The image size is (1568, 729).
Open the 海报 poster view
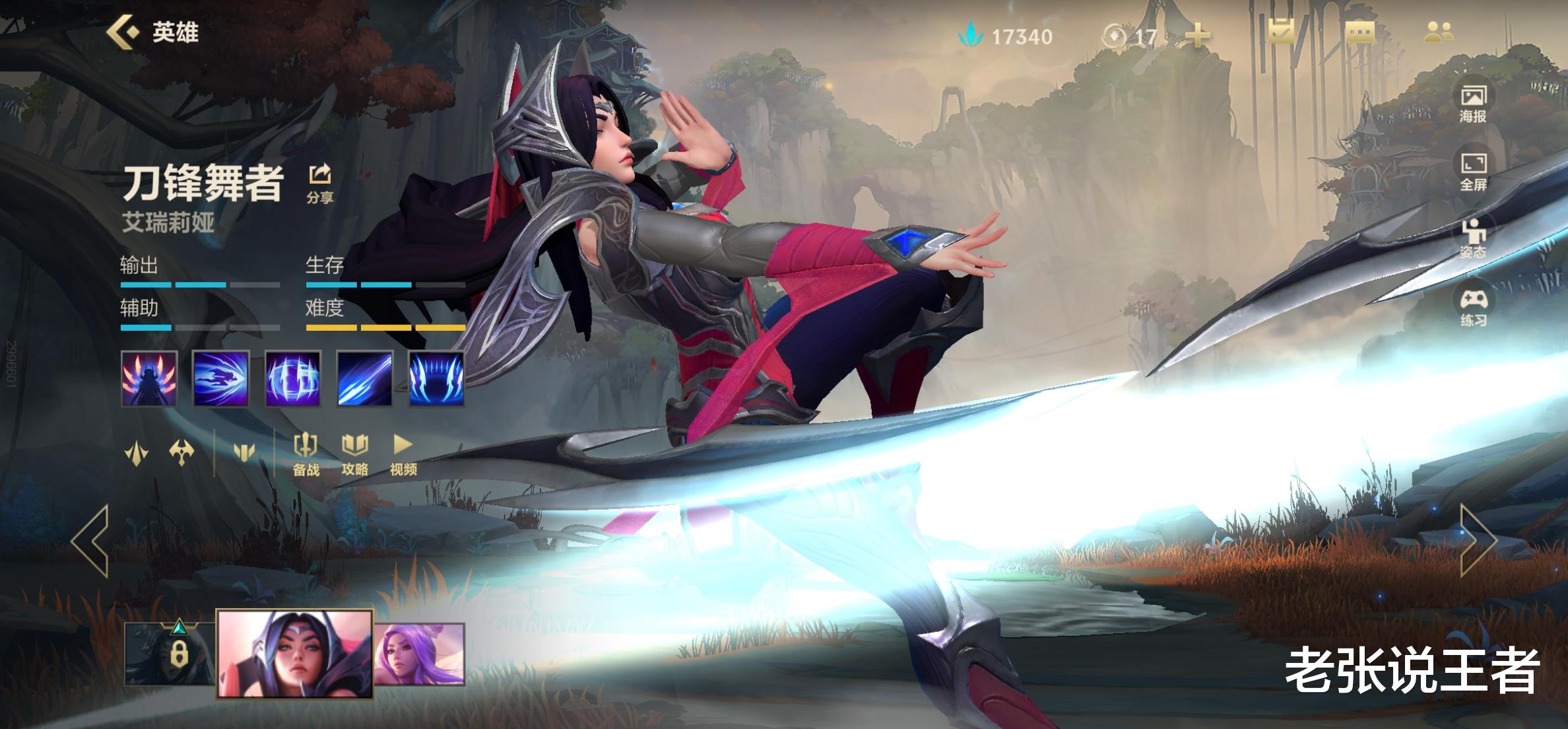click(1472, 104)
